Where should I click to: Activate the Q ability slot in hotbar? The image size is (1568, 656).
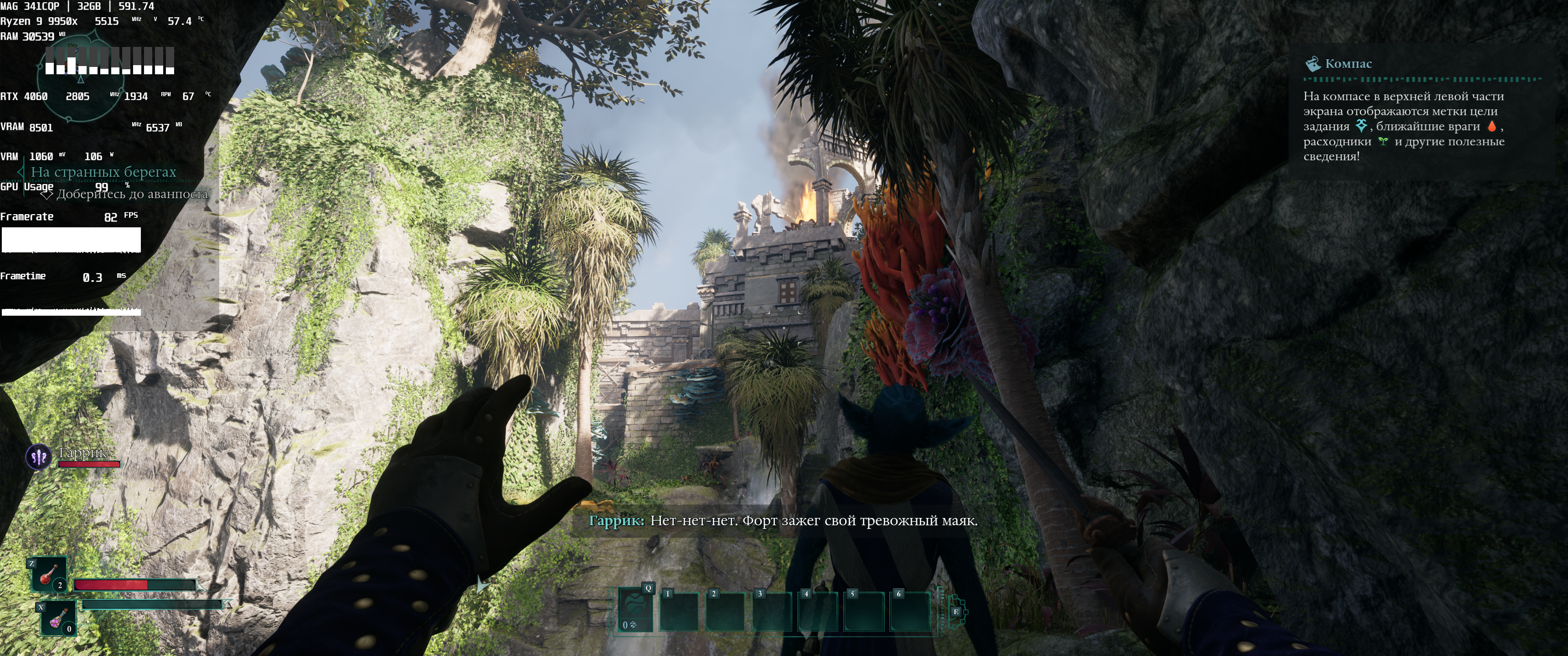(635, 610)
